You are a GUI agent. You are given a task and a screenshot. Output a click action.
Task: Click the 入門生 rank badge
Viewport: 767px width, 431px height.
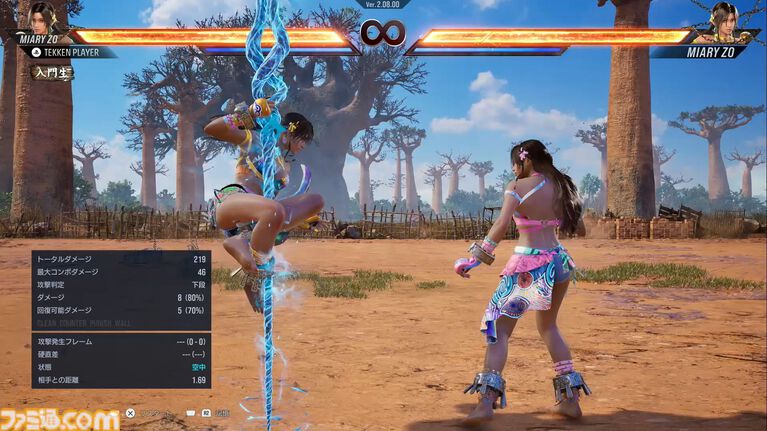coord(51,73)
